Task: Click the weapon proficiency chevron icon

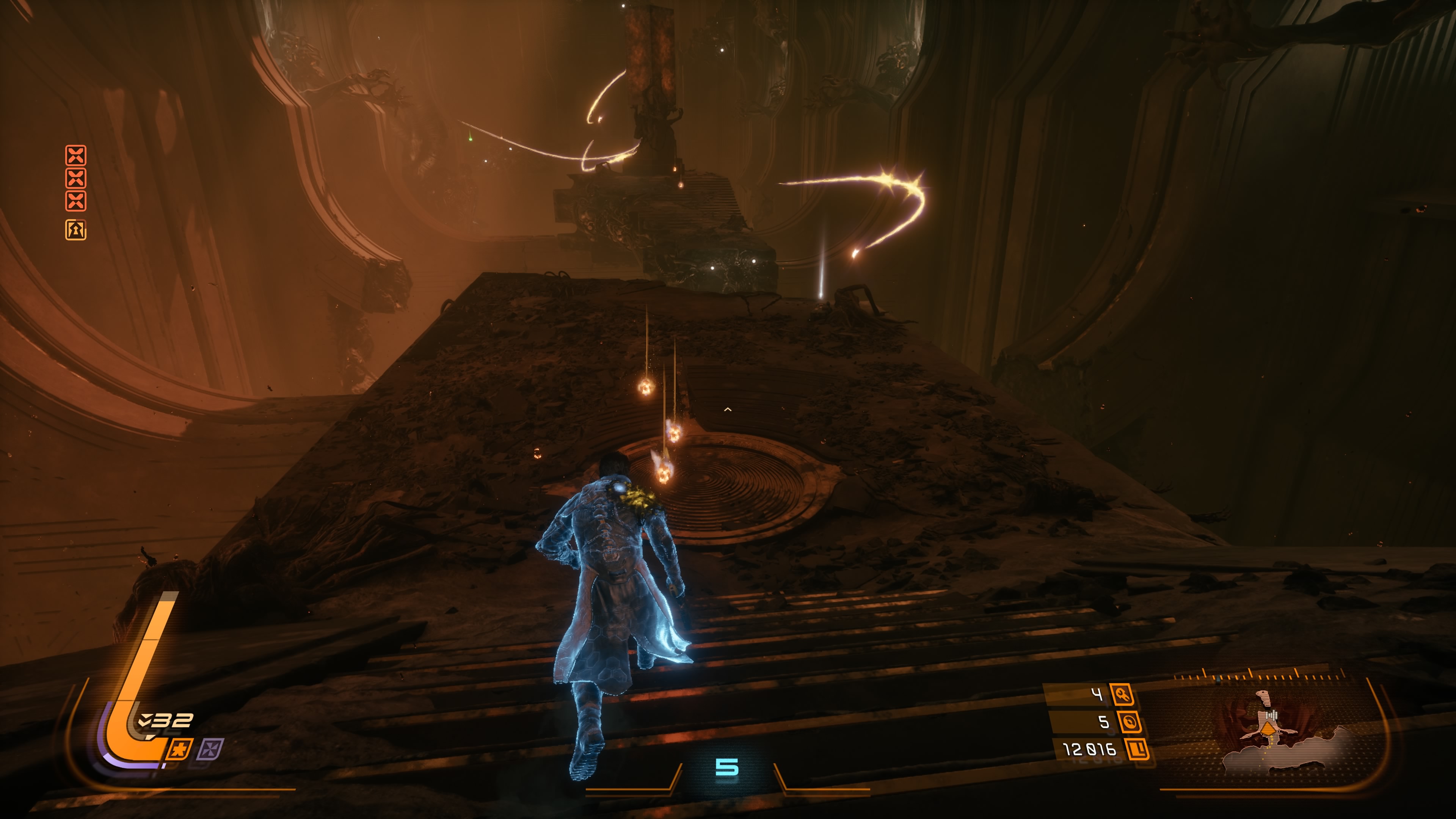Action: coord(144,720)
